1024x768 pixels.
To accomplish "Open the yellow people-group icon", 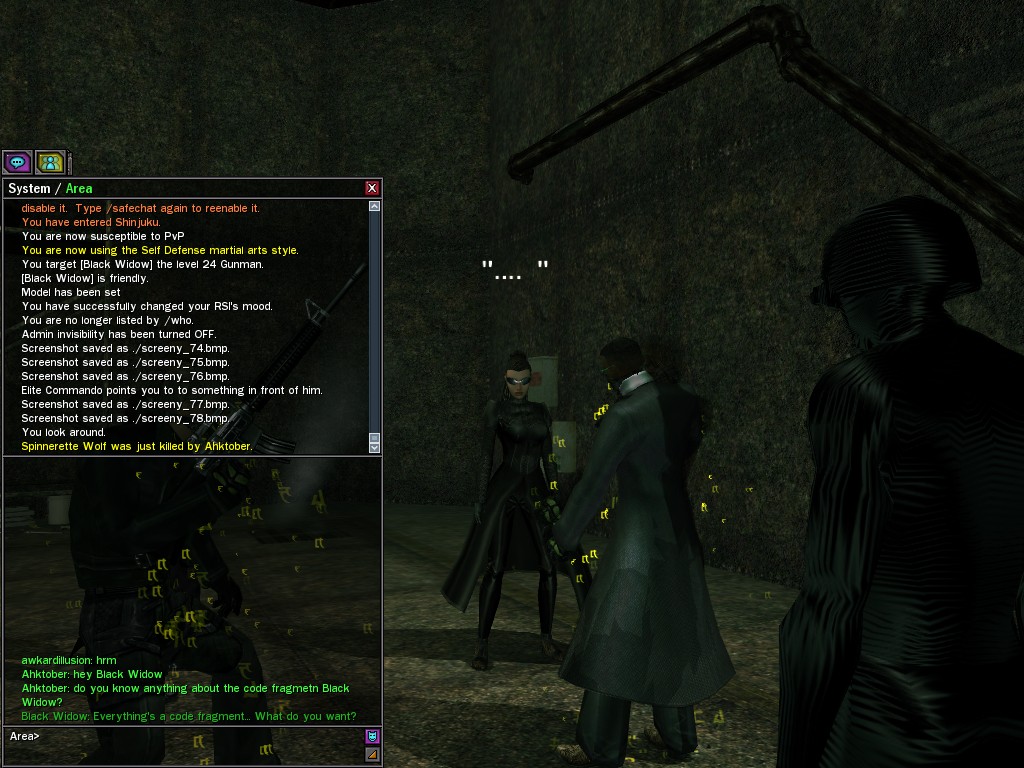I will click(x=50, y=162).
